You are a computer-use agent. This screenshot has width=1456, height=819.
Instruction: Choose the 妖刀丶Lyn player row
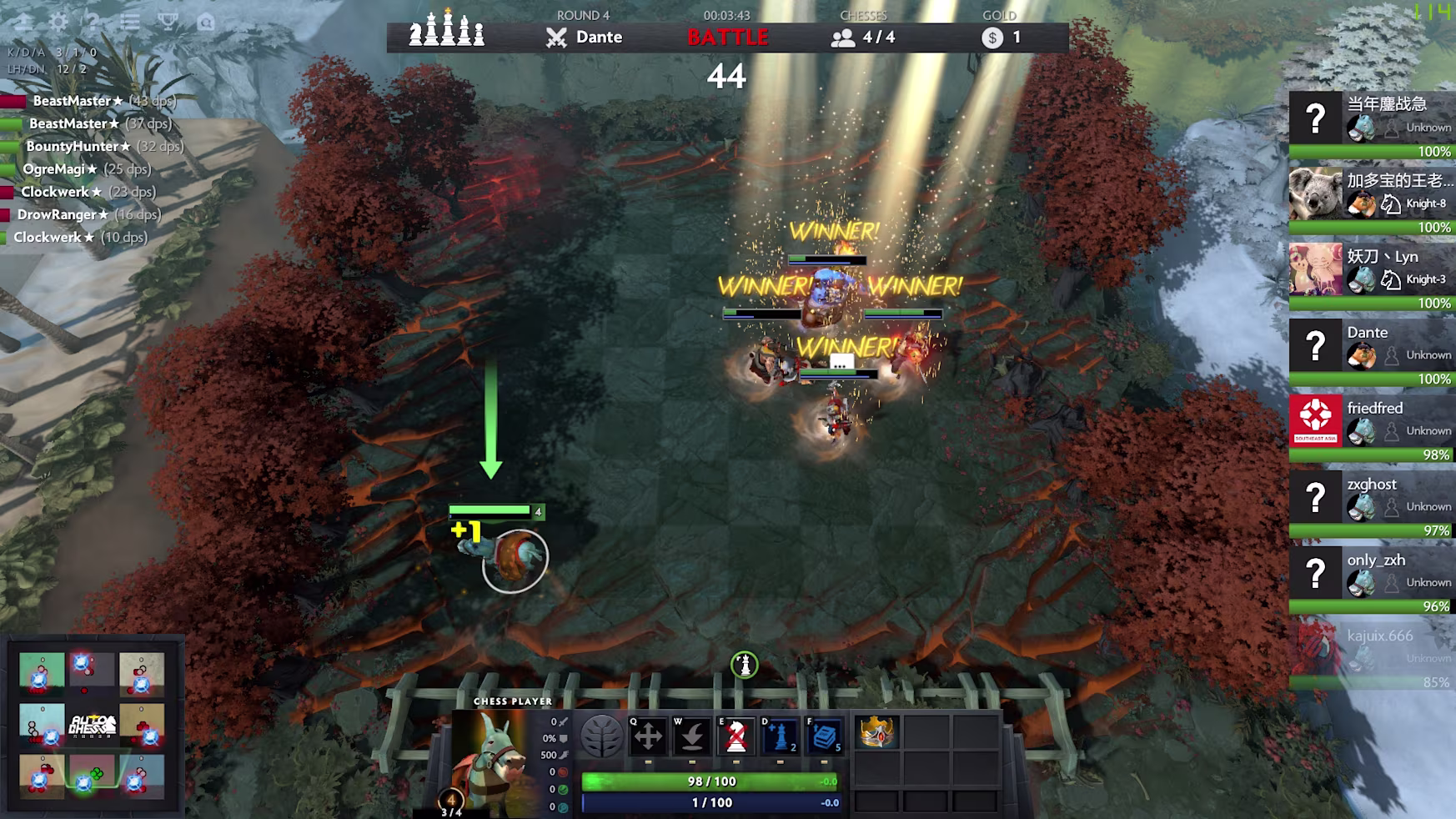(1371, 270)
